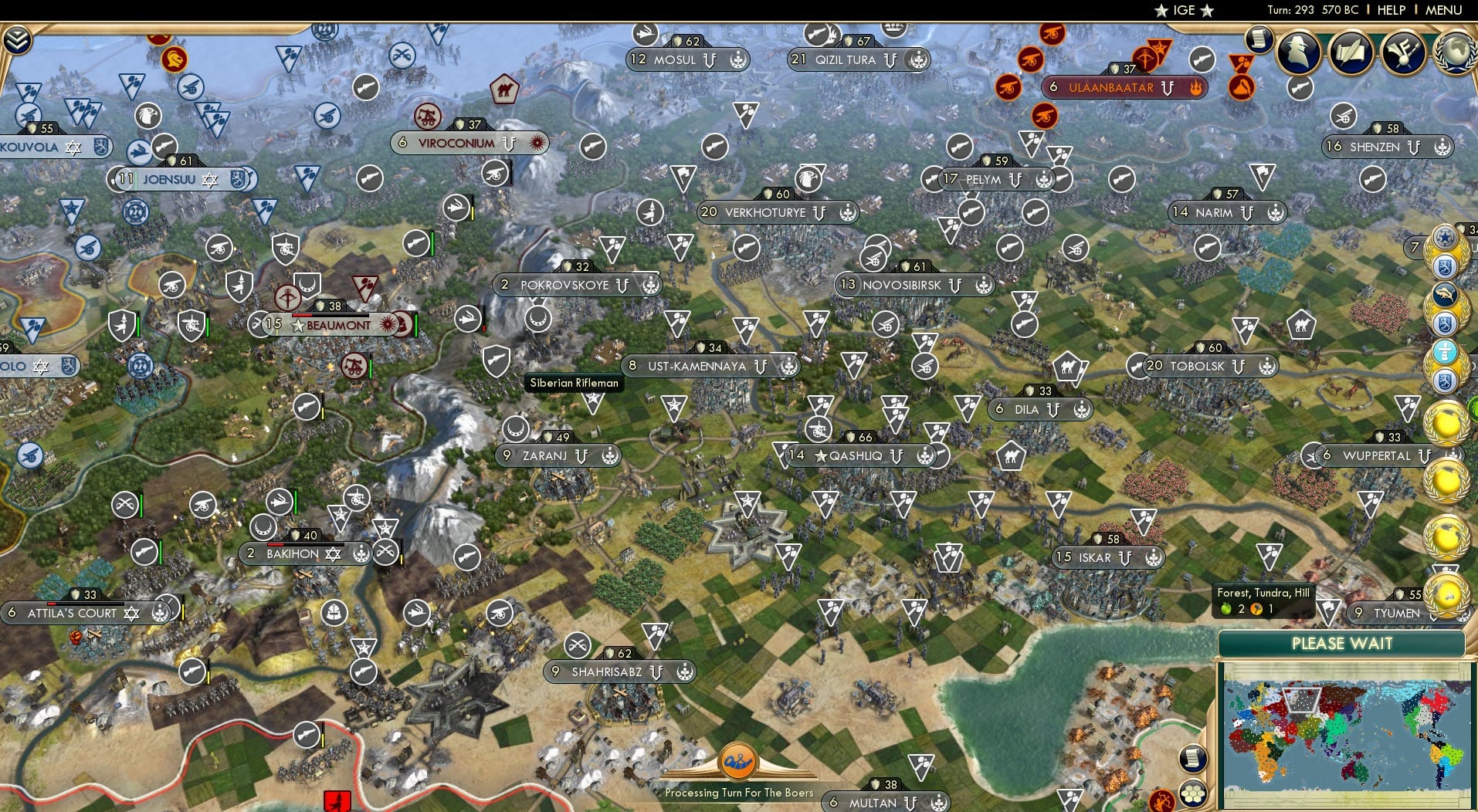Click the PLEASE WAIT banner

pos(1342,643)
